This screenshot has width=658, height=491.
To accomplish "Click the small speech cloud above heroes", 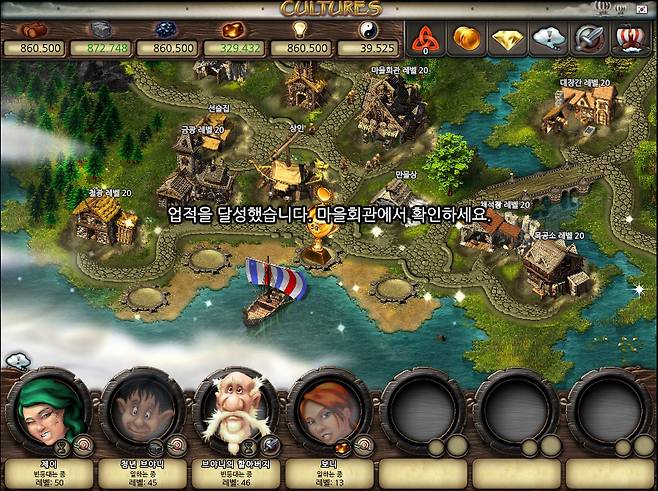I will click(17, 361).
